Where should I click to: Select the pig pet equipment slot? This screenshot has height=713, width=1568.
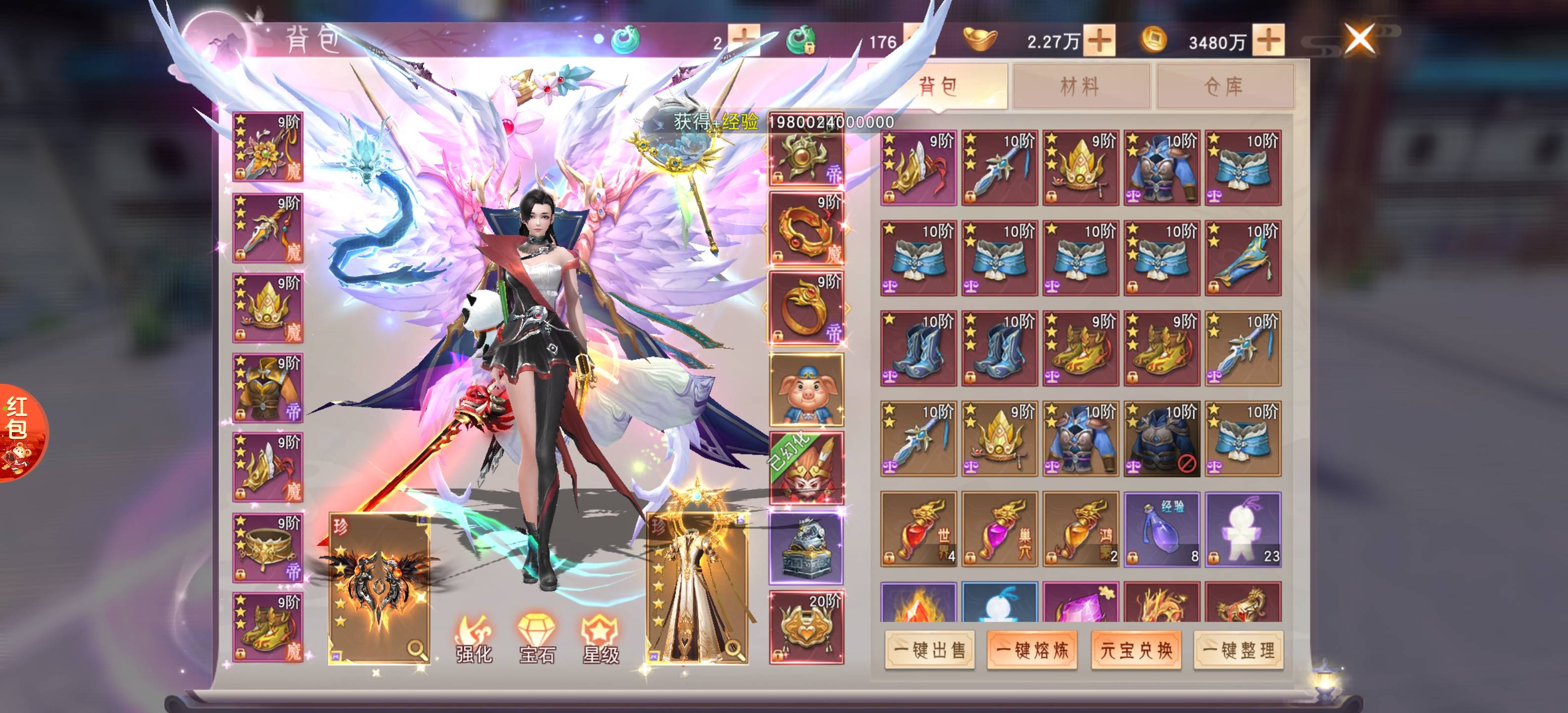coord(807,389)
